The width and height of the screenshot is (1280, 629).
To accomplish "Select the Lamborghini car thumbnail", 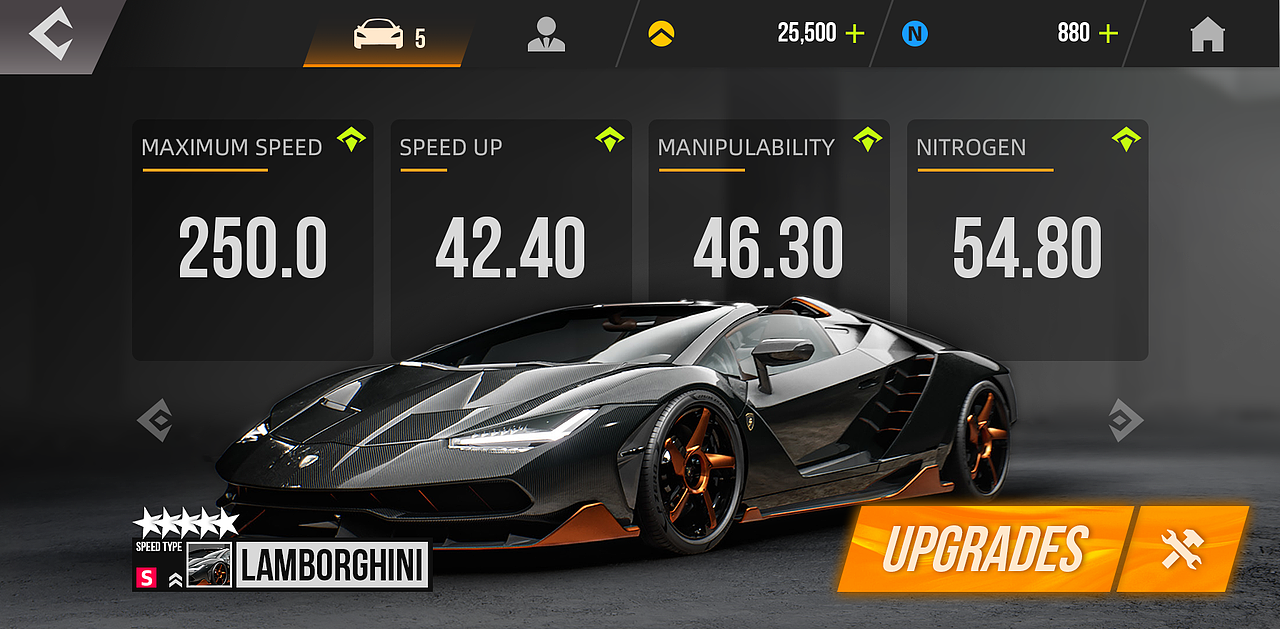I will (209, 565).
